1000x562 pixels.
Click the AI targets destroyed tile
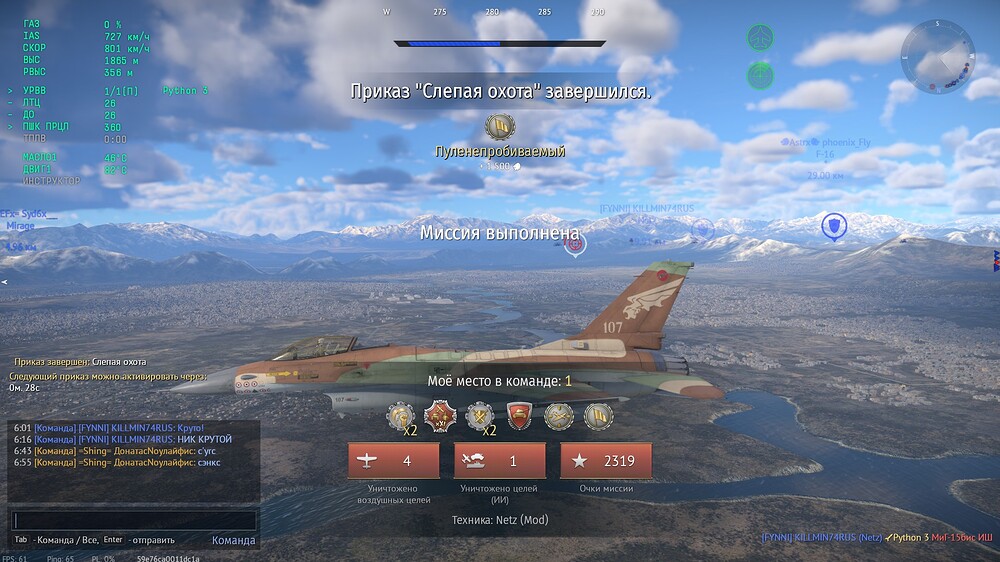tap(499, 461)
